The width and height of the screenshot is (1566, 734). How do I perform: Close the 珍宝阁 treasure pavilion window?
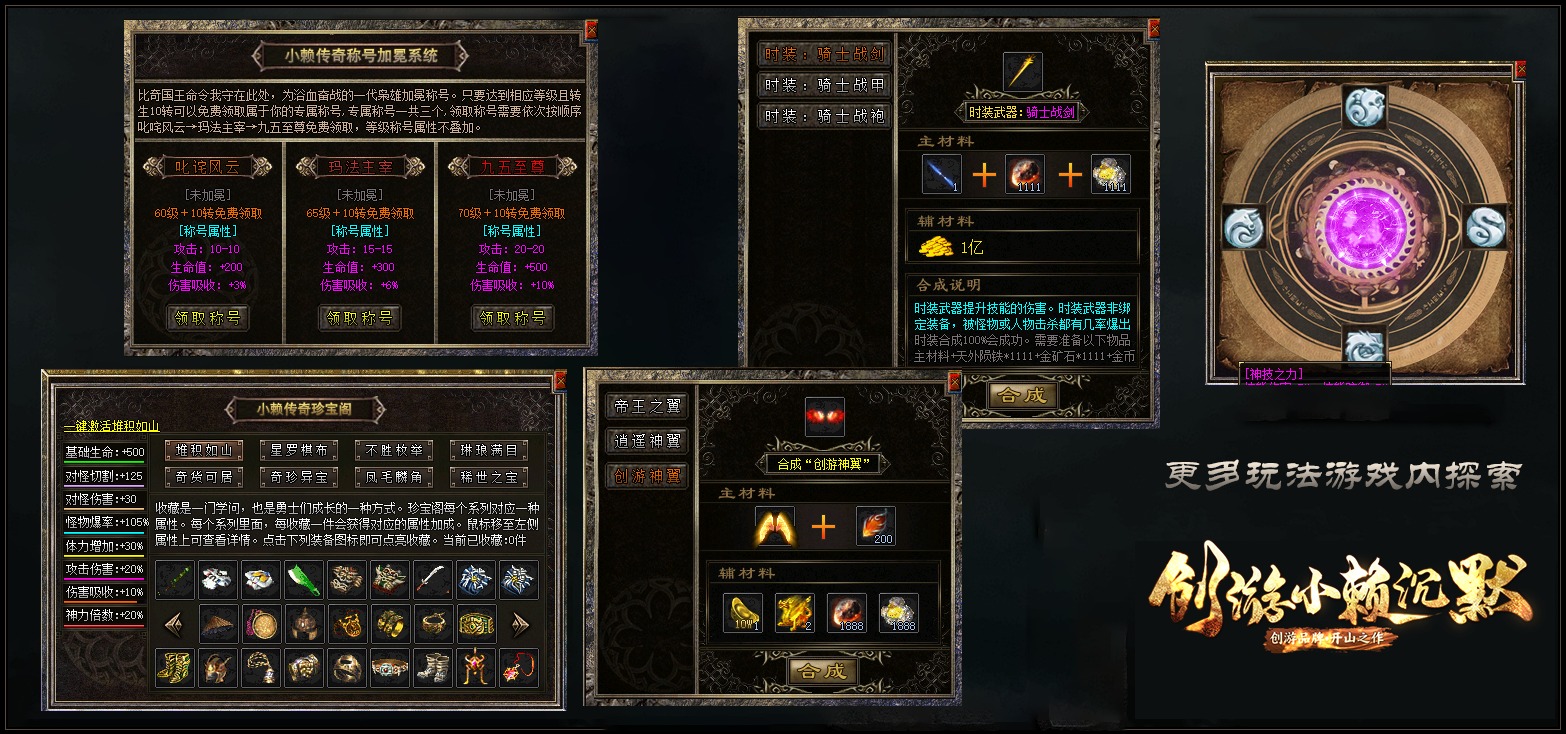(559, 380)
